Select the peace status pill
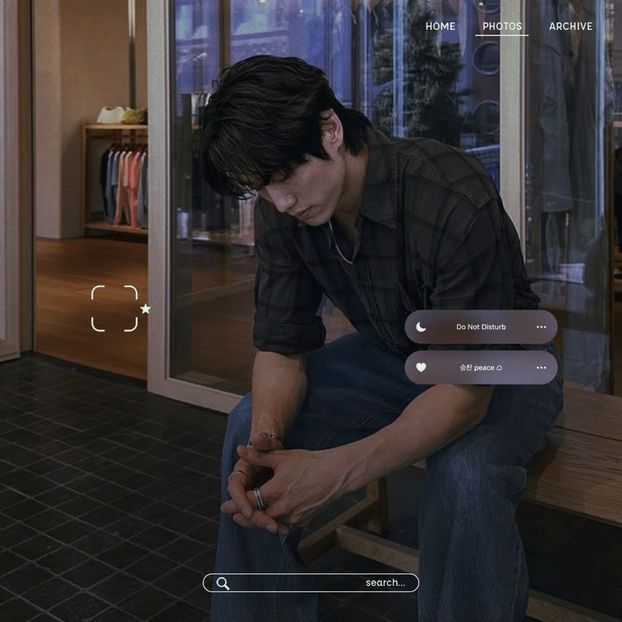The height and width of the screenshot is (622, 622). [481, 367]
